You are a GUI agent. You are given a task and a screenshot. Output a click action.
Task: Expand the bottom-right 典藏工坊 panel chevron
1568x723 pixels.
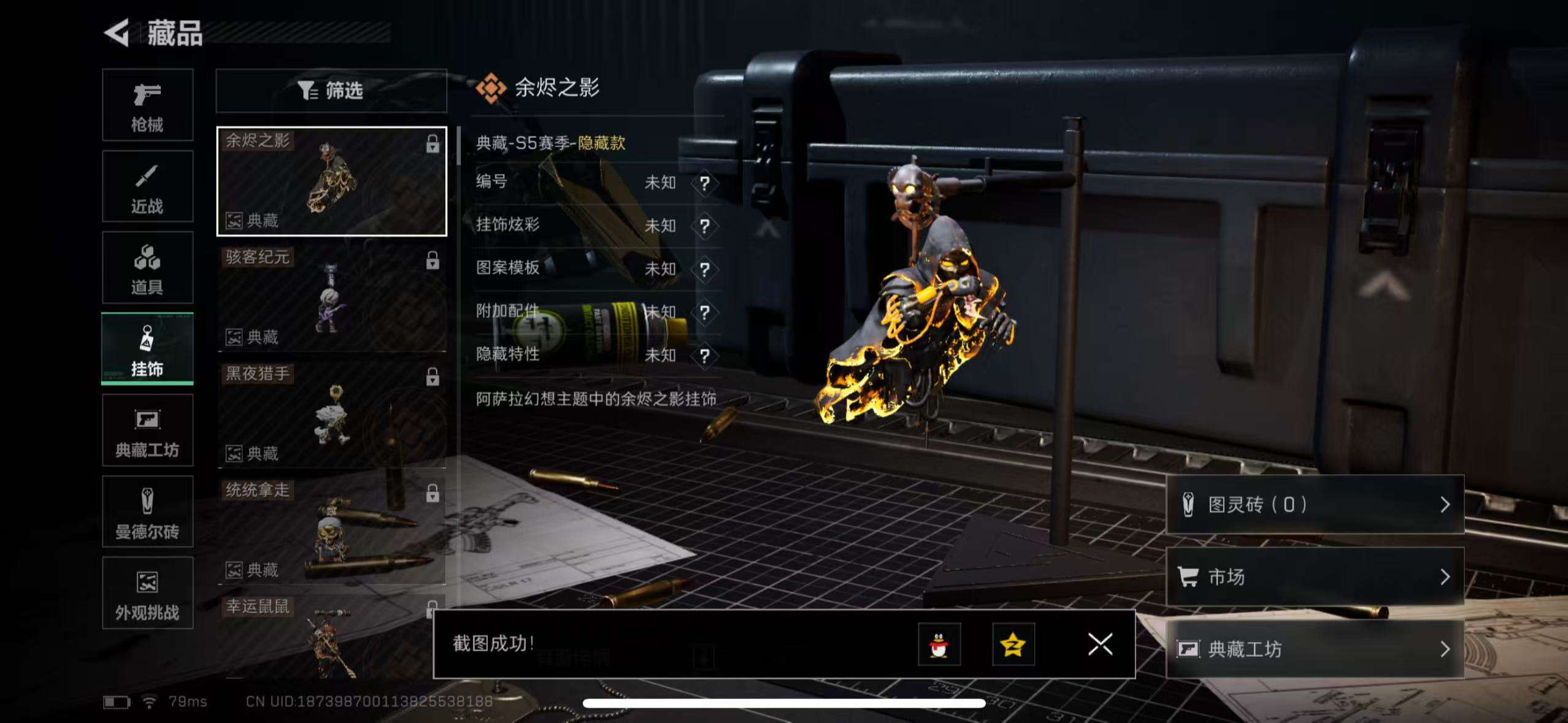pyautogui.click(x=1445, y=648)
